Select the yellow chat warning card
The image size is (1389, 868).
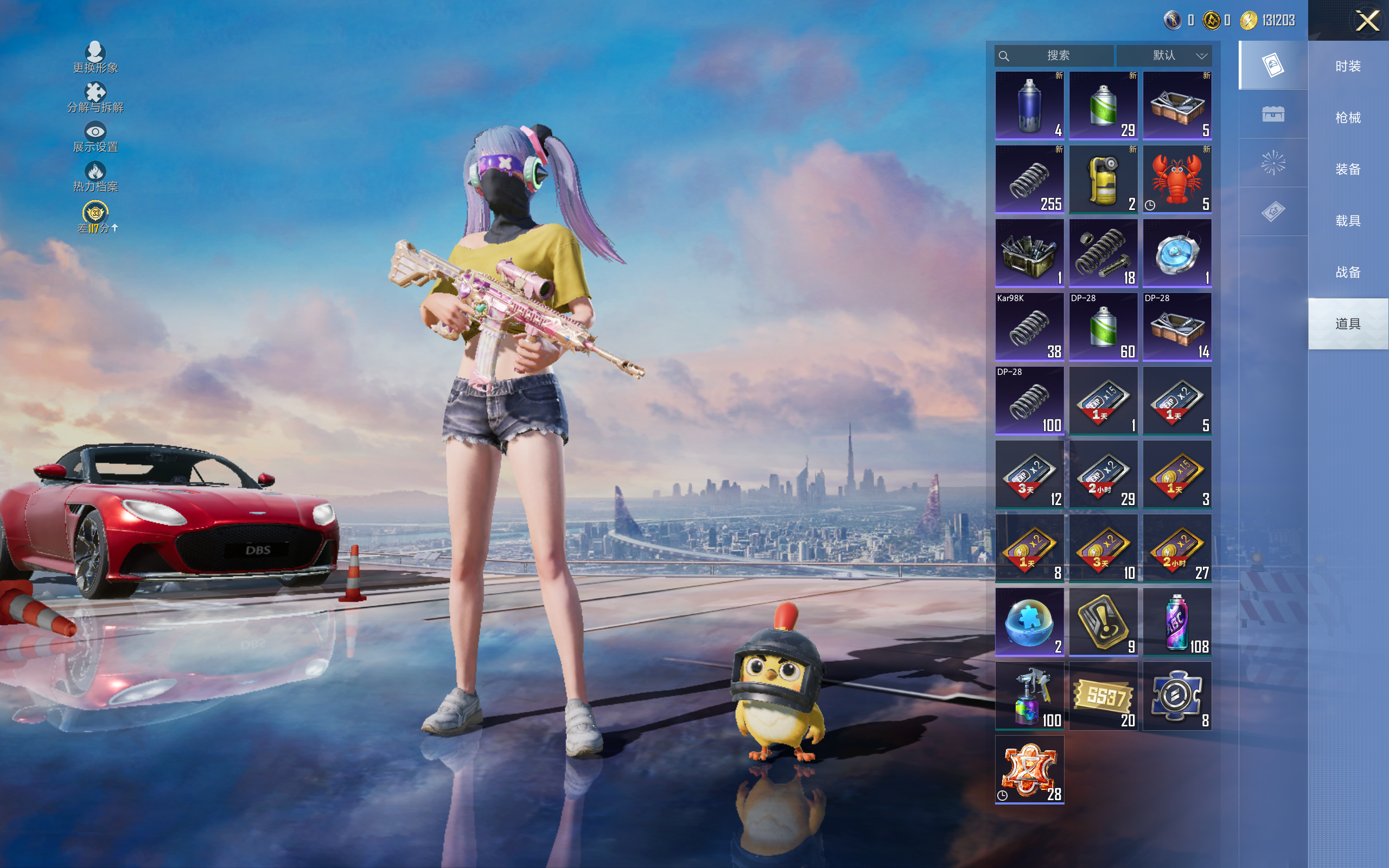point(1103,622)
